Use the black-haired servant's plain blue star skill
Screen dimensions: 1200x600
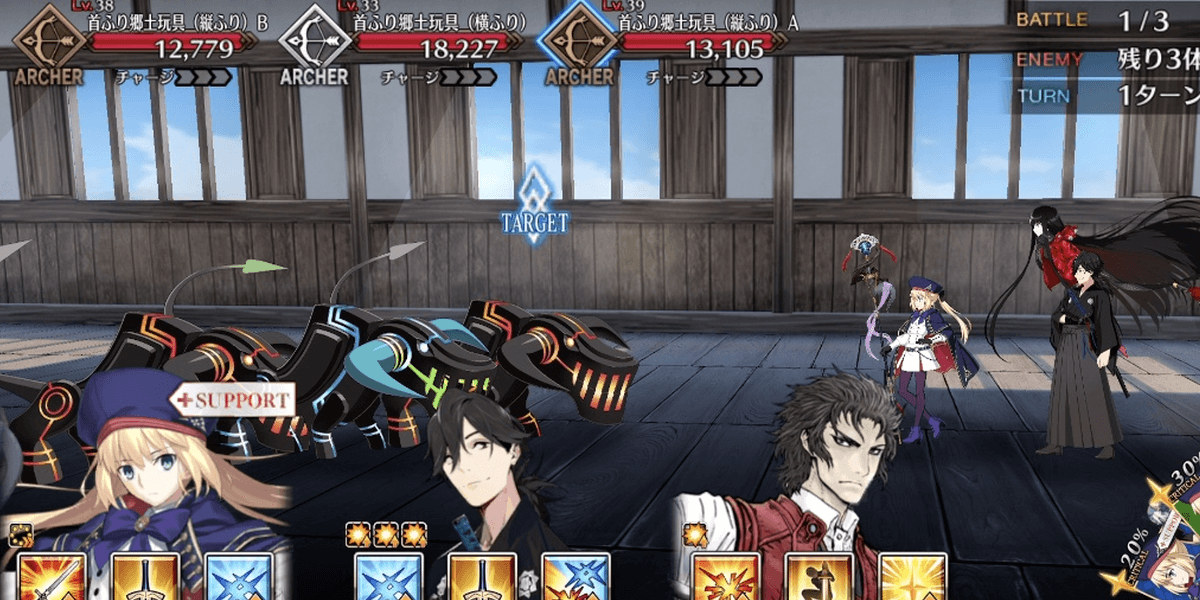click(x=387, y=577)
